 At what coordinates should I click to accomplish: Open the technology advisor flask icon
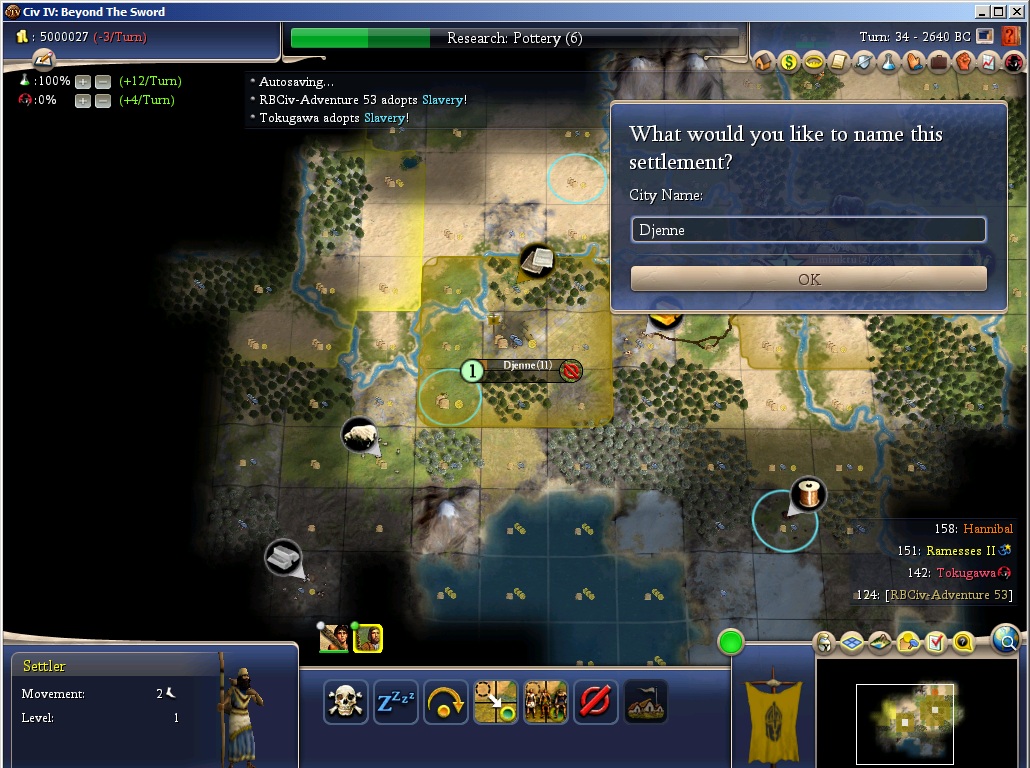[x=889, y=62]
